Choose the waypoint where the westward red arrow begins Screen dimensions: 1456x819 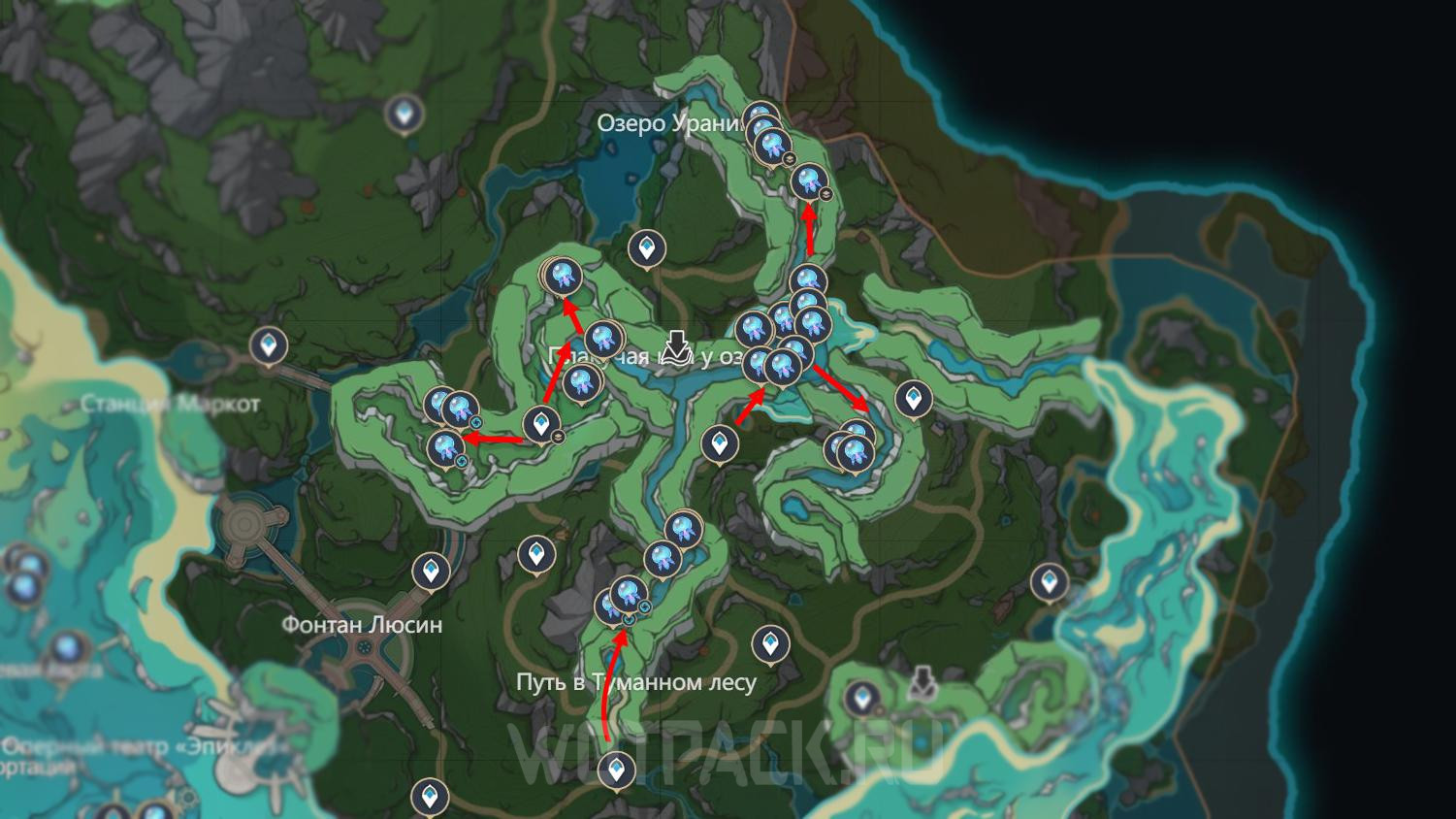[x=540, y=423]
